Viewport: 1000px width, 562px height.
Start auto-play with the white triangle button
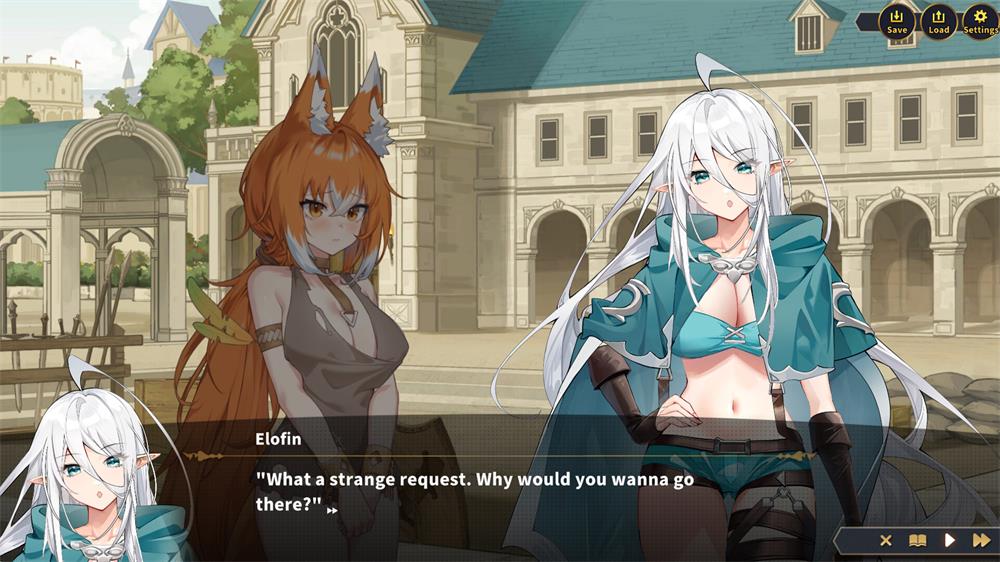[x=950, y=540]
